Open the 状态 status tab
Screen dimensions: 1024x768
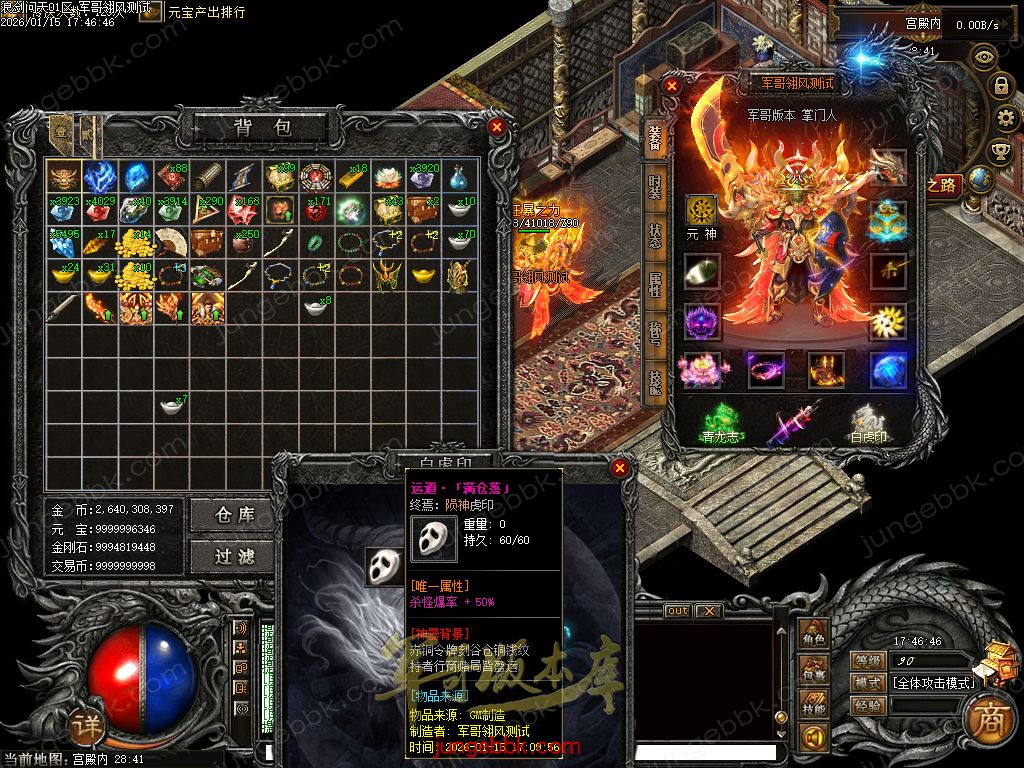click(x=655, y=235)
